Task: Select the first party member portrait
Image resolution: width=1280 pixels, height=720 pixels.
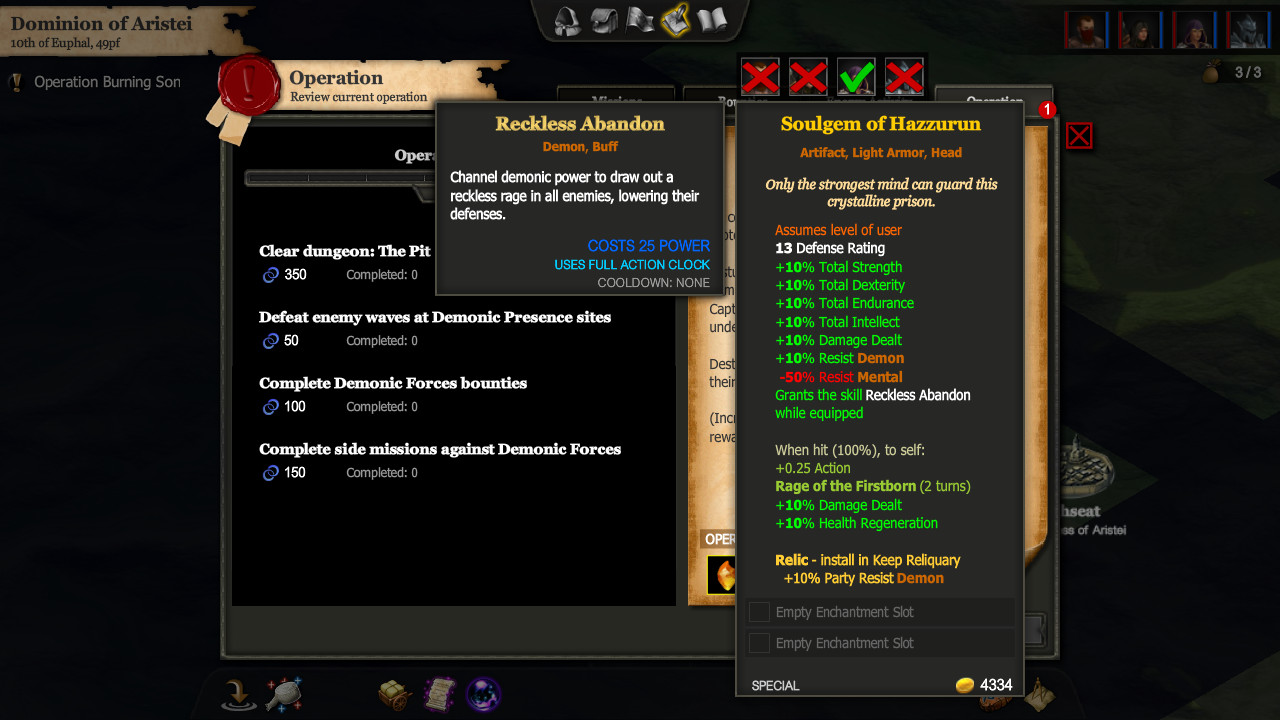Action: (1086, 30)
